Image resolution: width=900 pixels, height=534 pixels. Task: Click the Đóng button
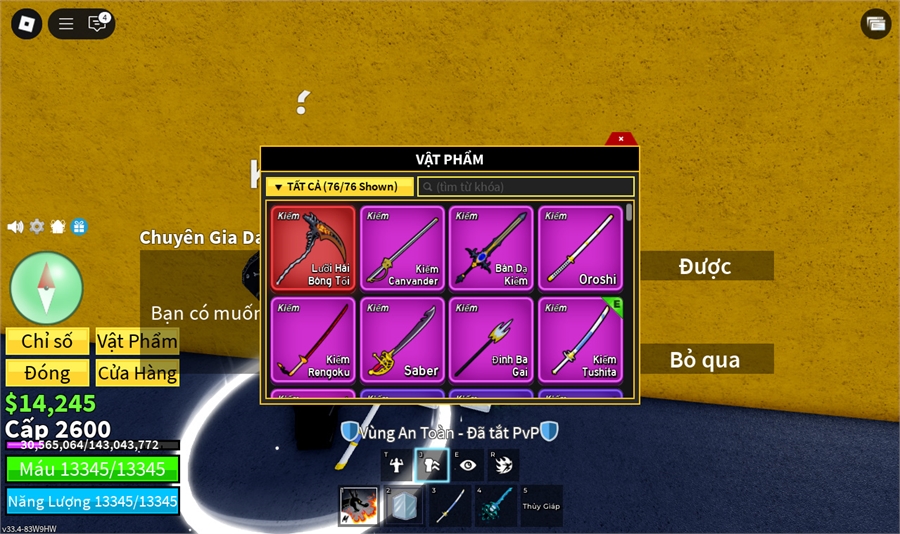(x=47, y=373)
